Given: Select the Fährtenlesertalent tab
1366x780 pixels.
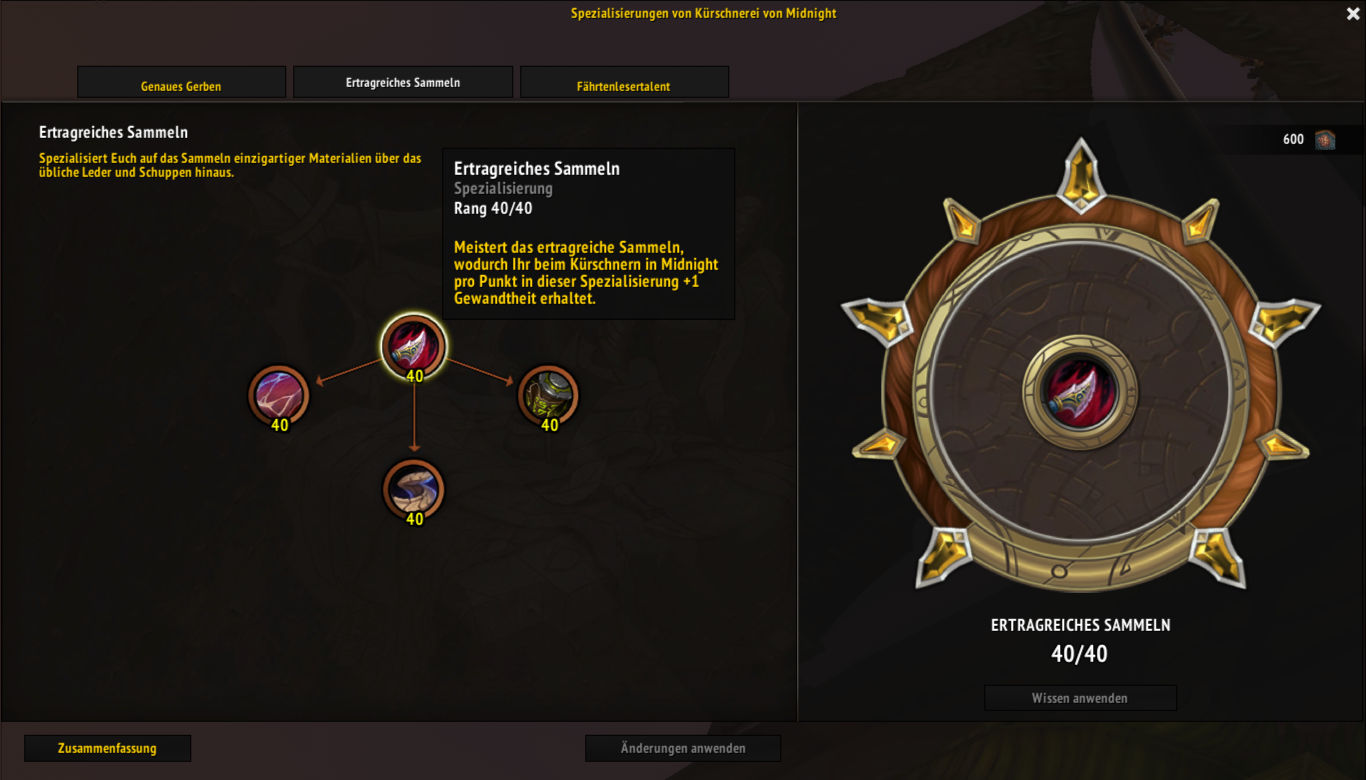Looking at the screenshot, I should 624,84.
